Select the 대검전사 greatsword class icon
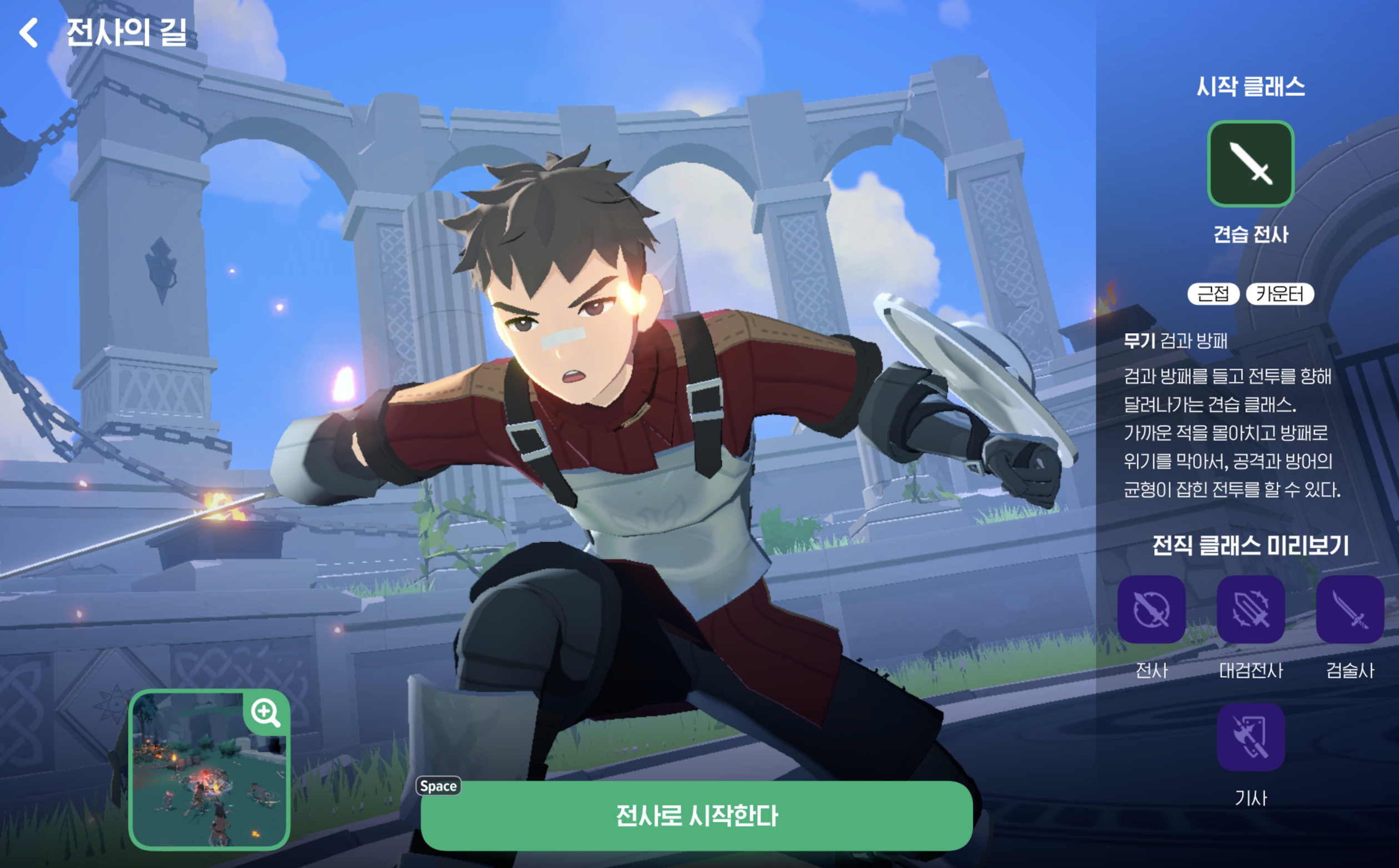1399x868 pixels. click(x=1250, y=610)
